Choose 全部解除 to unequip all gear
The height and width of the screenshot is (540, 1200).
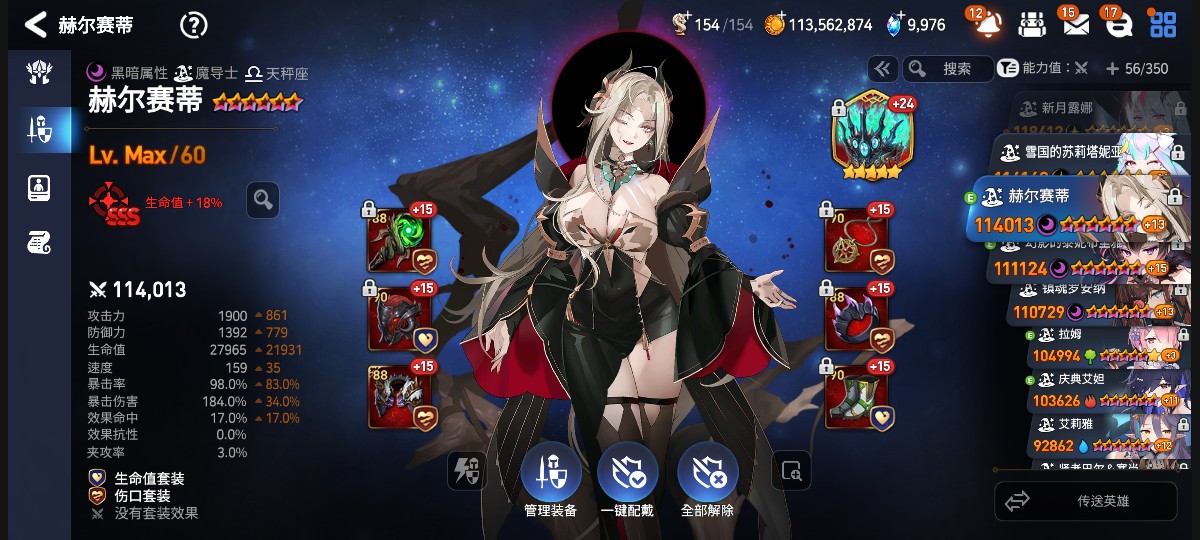point(707,482)
